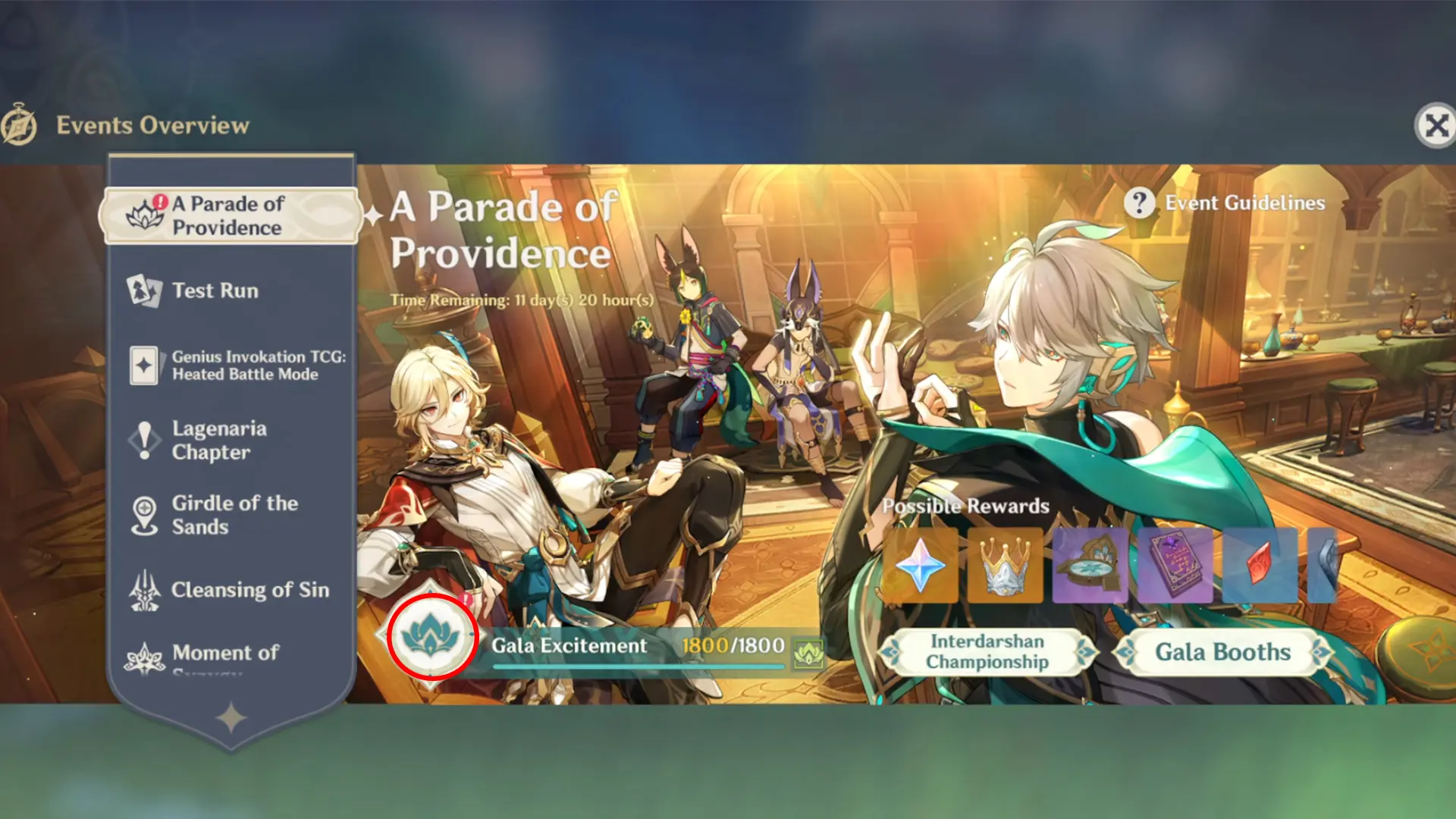Viewport: 1456px width, 819px height.
Task: Click the Lagenaria Chapter exclamation icon
Action: [144, 440]
